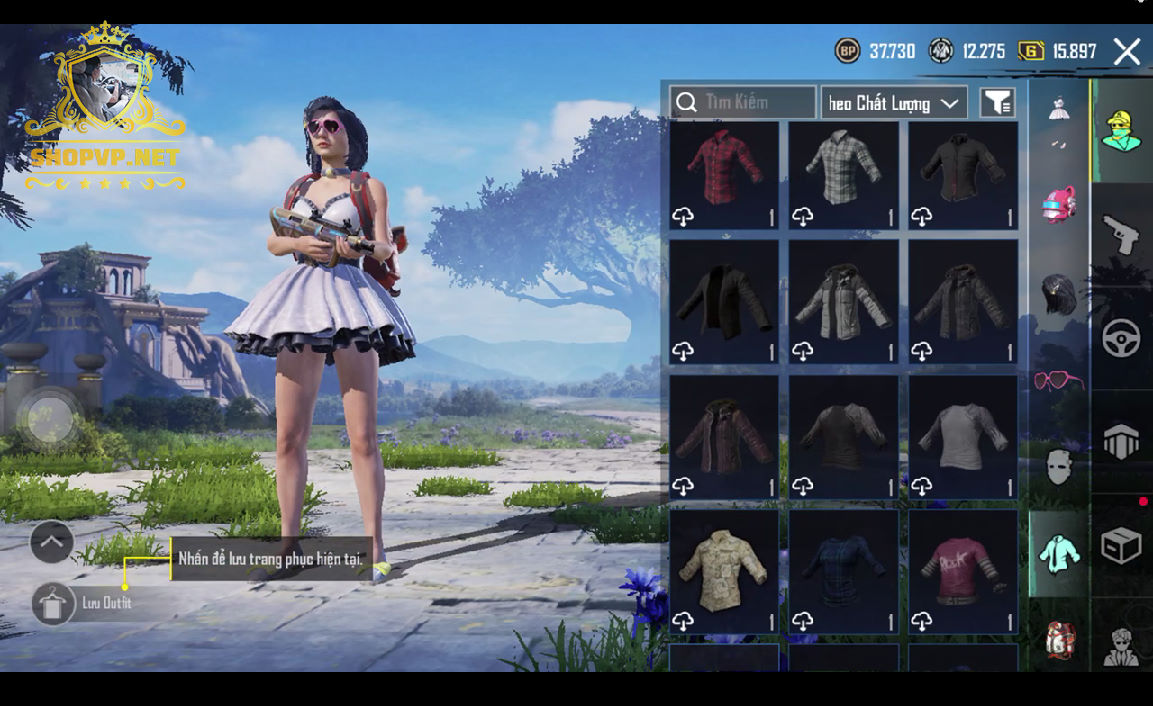The height and width of the screenshot is (706, 1153).
Task: Show the heart glasses category
Action: point(1056,381)
